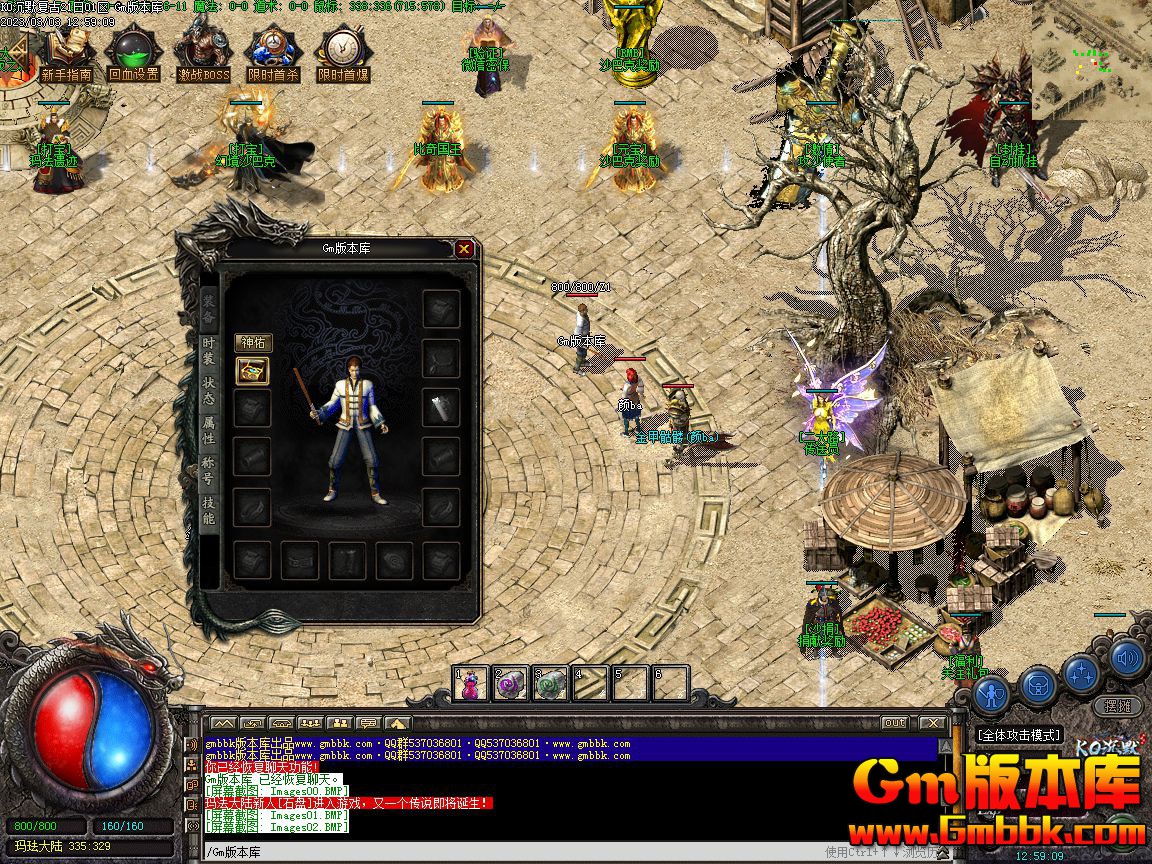Toggle the speaker sound button
Viewport: 1152px width, 864px height.
(x=1128, y=658)
